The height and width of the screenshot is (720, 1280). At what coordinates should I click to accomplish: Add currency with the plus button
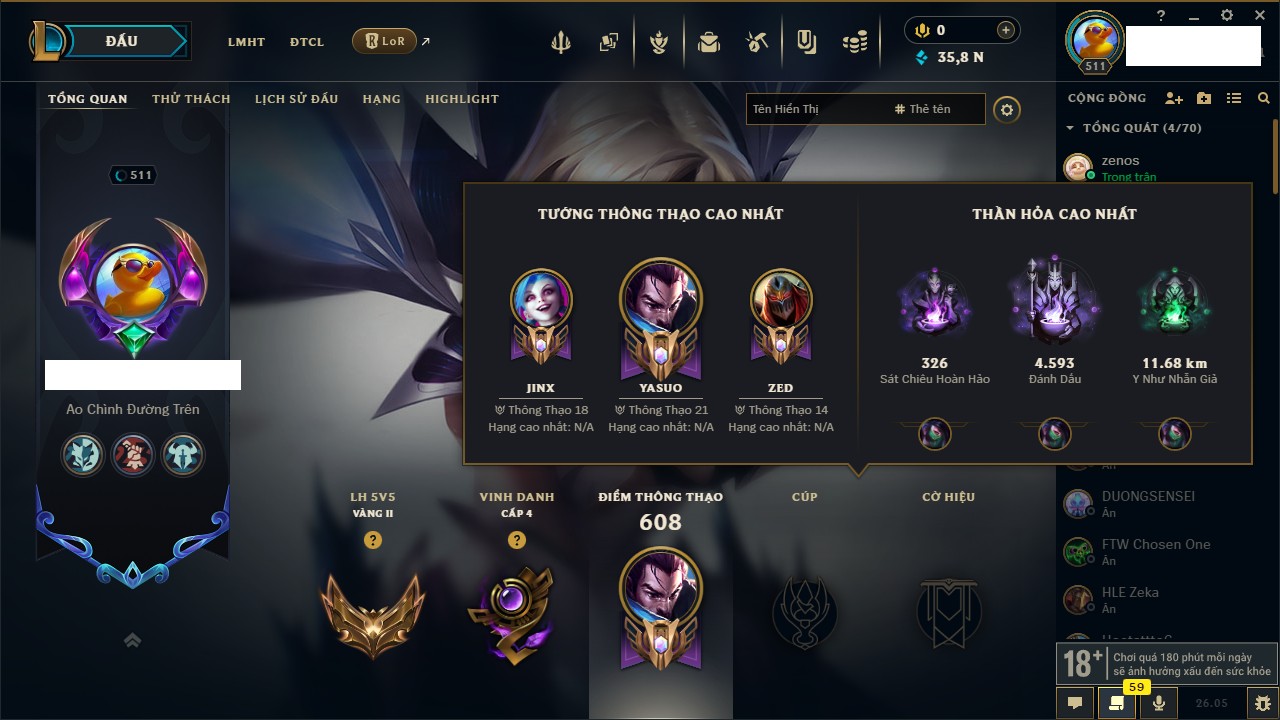tap(1006, 30)
